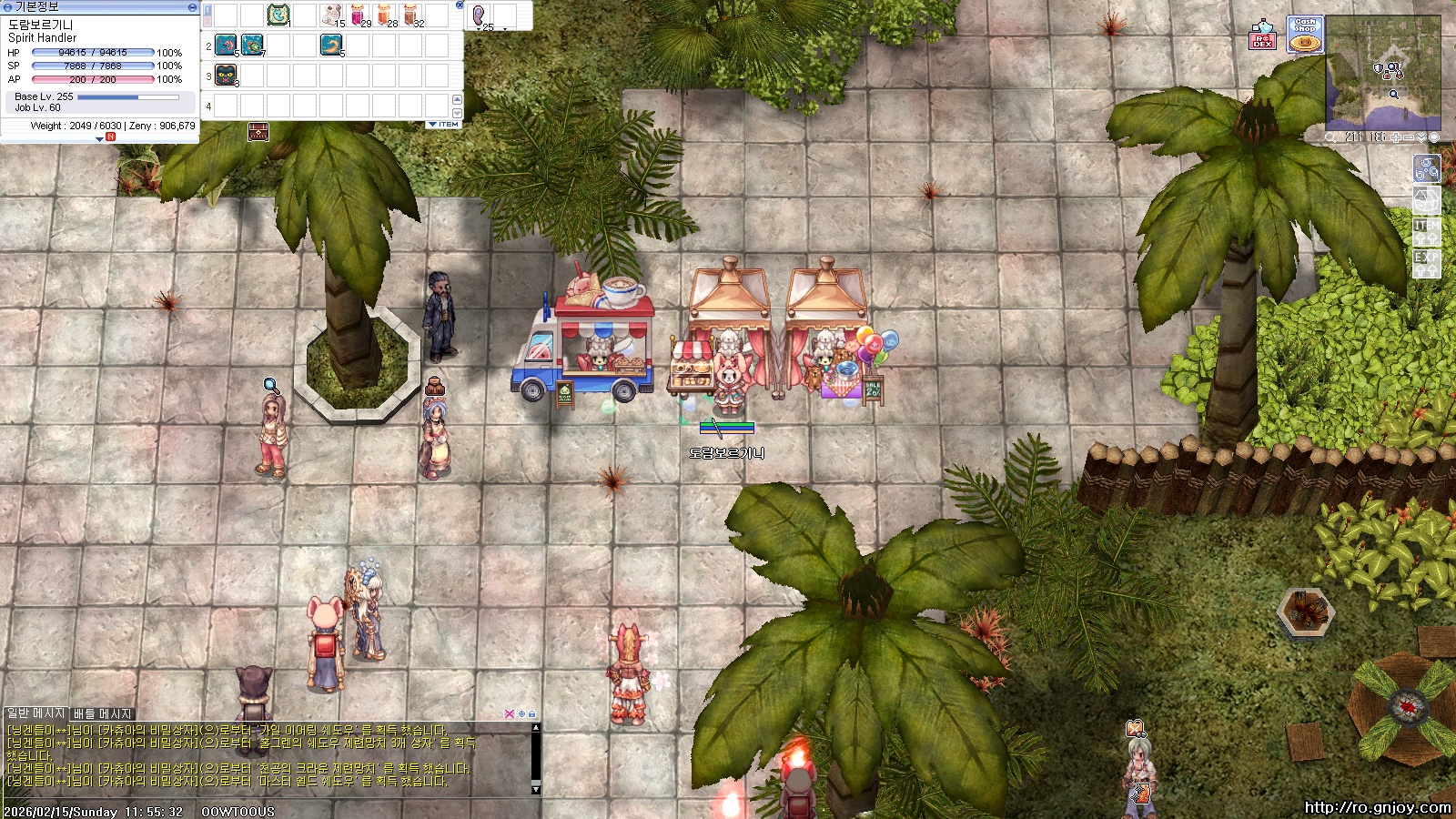Close the hotkey bar
Screen dimensions: 1456x819
pos(460,5)
